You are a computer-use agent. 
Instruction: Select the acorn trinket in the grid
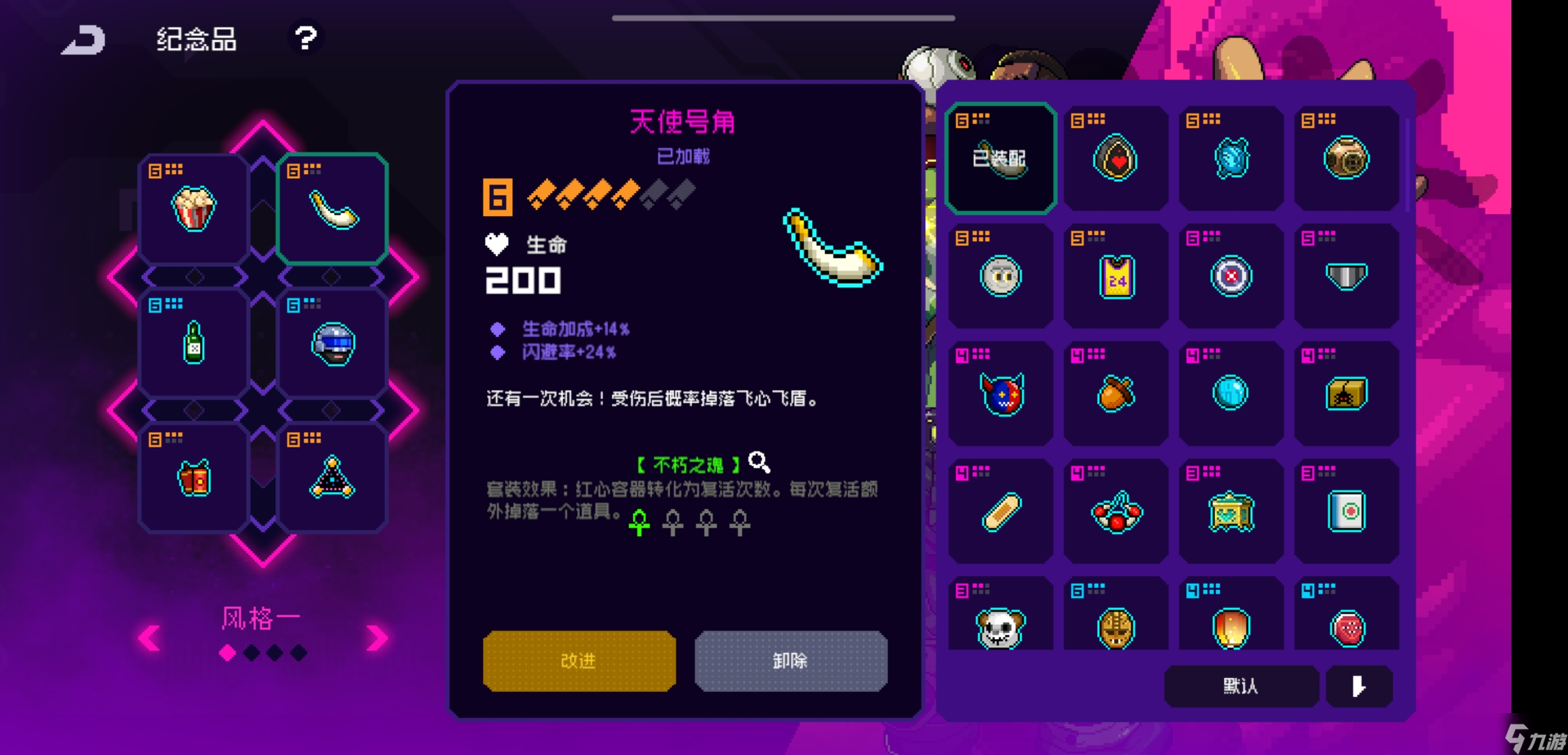click(x=1115, y=394)
